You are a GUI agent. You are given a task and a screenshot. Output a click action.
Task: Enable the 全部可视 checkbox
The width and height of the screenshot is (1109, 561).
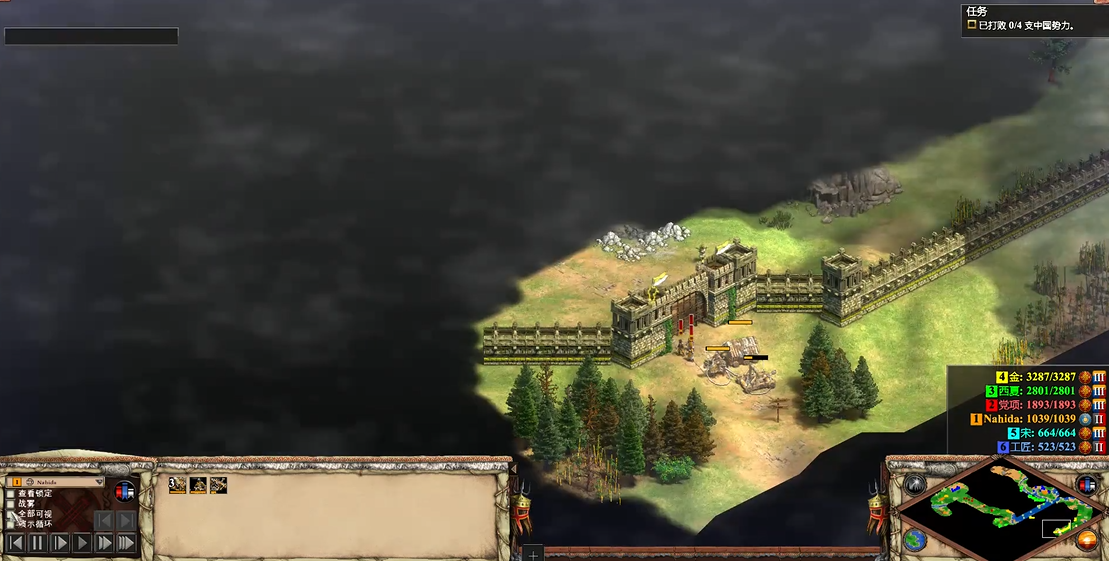[12, 513]
